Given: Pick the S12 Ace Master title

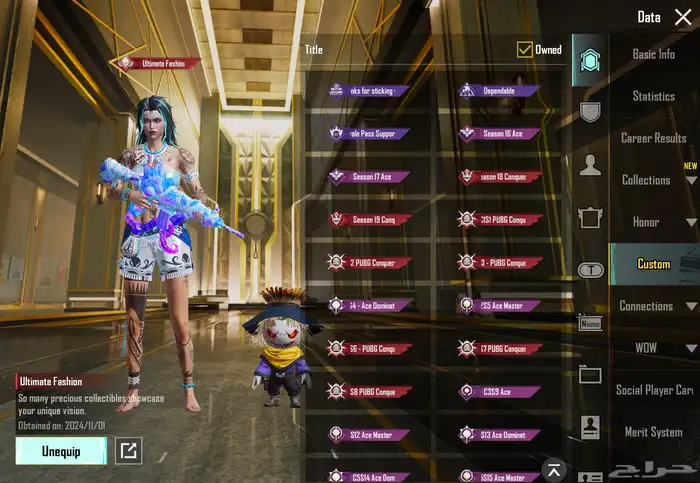Looking at the screenshot, I should (370, 435).
